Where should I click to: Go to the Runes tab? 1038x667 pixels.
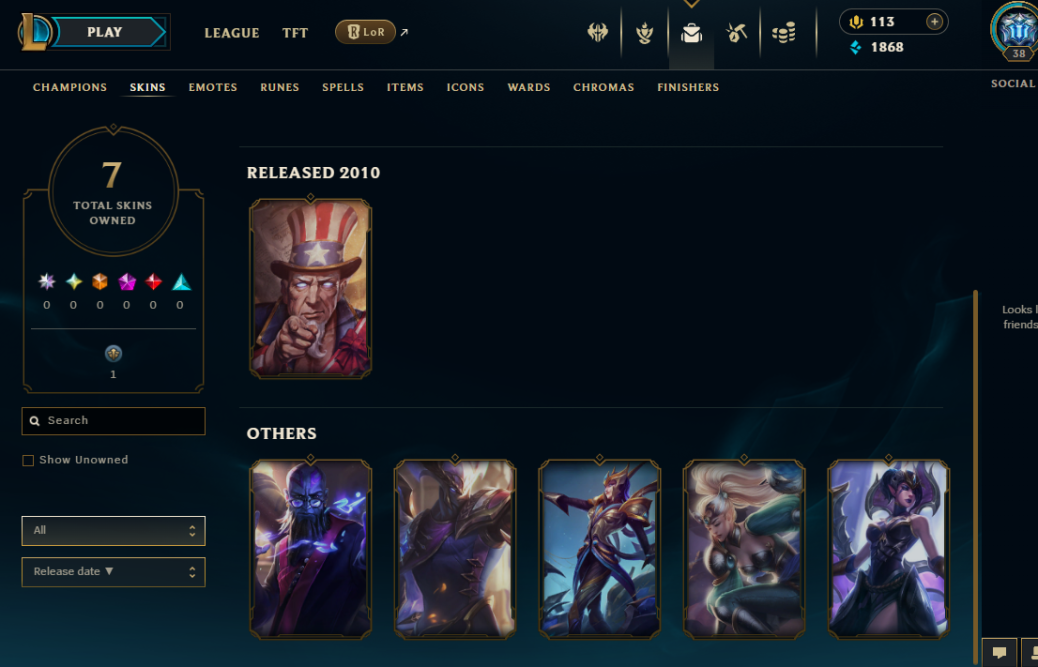[x=280, y=87]
